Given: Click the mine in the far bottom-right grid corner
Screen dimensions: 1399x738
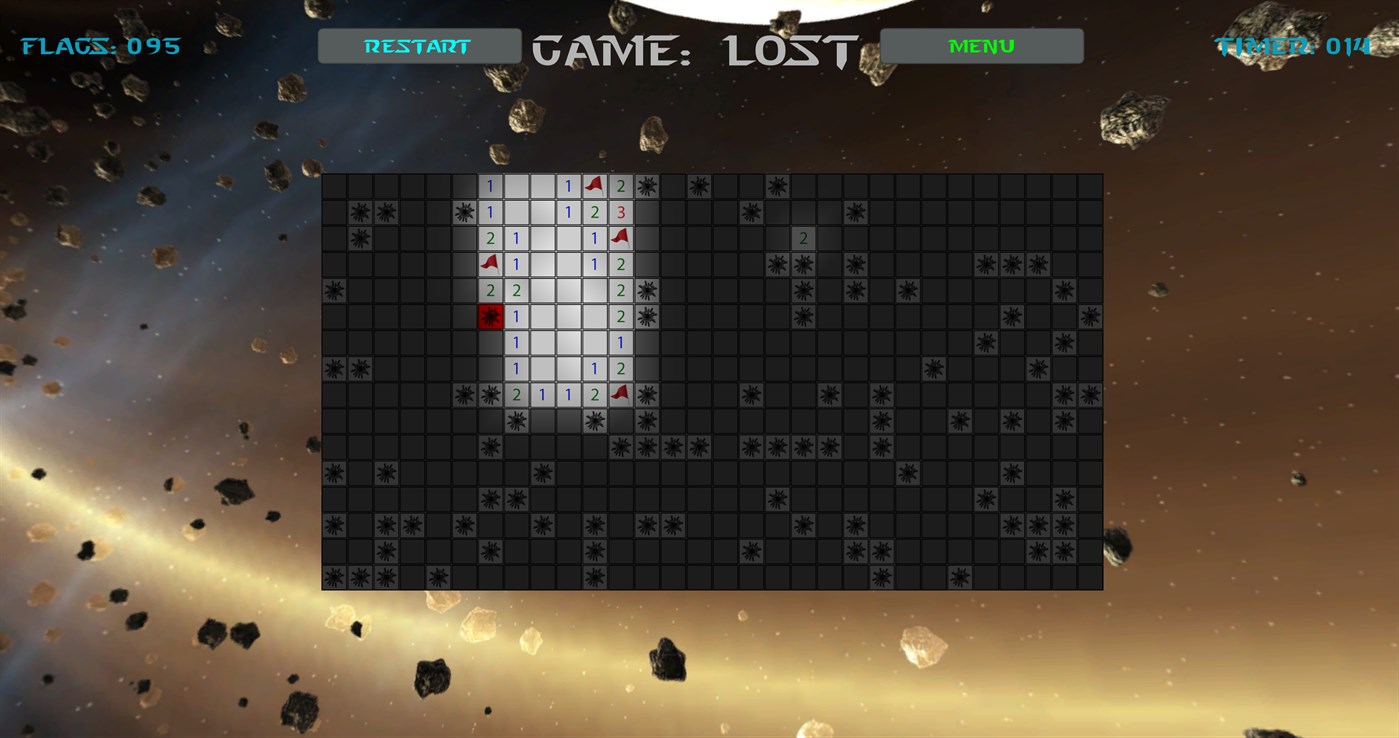Looking at the screenshot, I should 1064,551.
